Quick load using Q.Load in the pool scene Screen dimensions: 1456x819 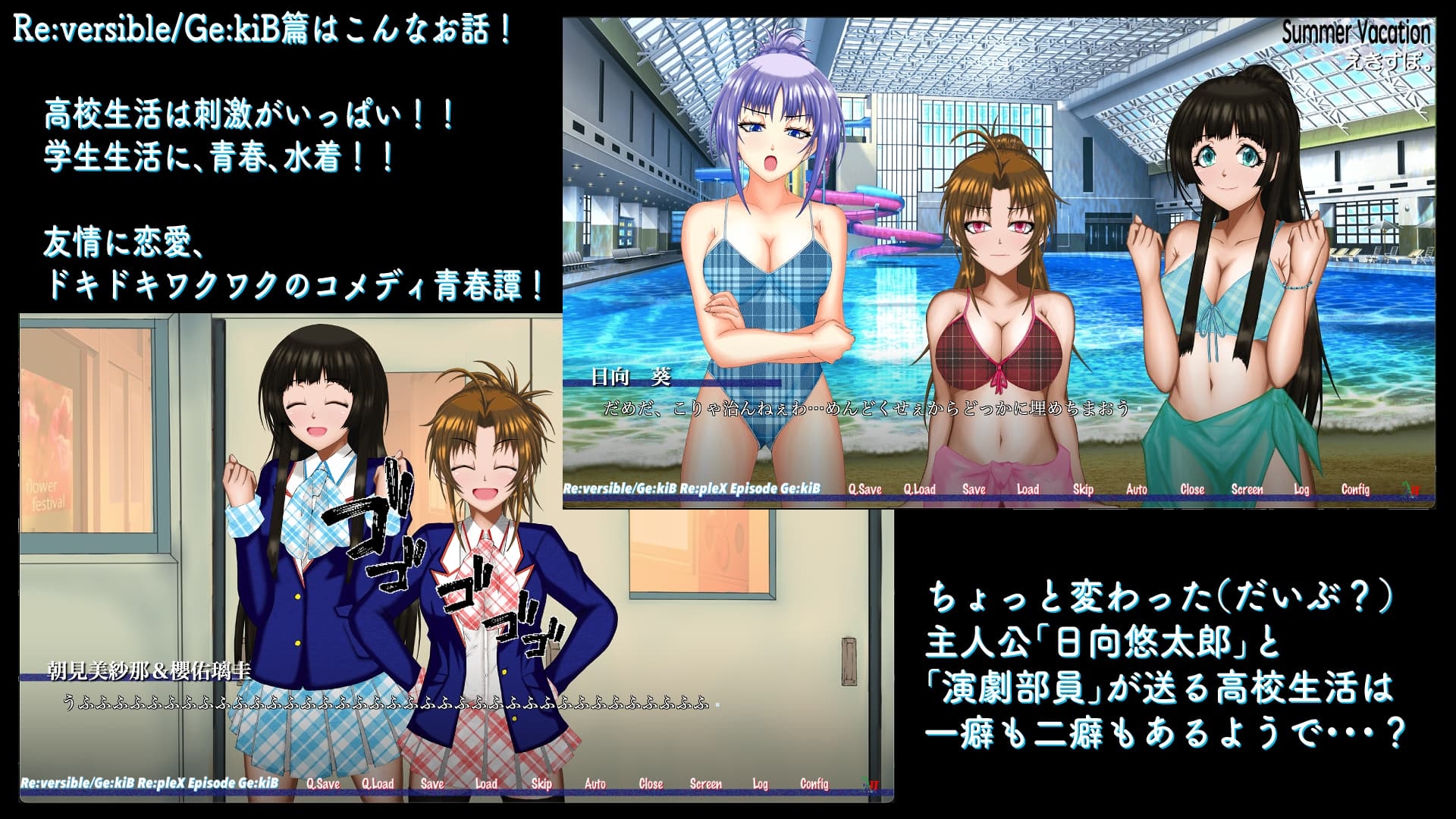tap(921, 490)
